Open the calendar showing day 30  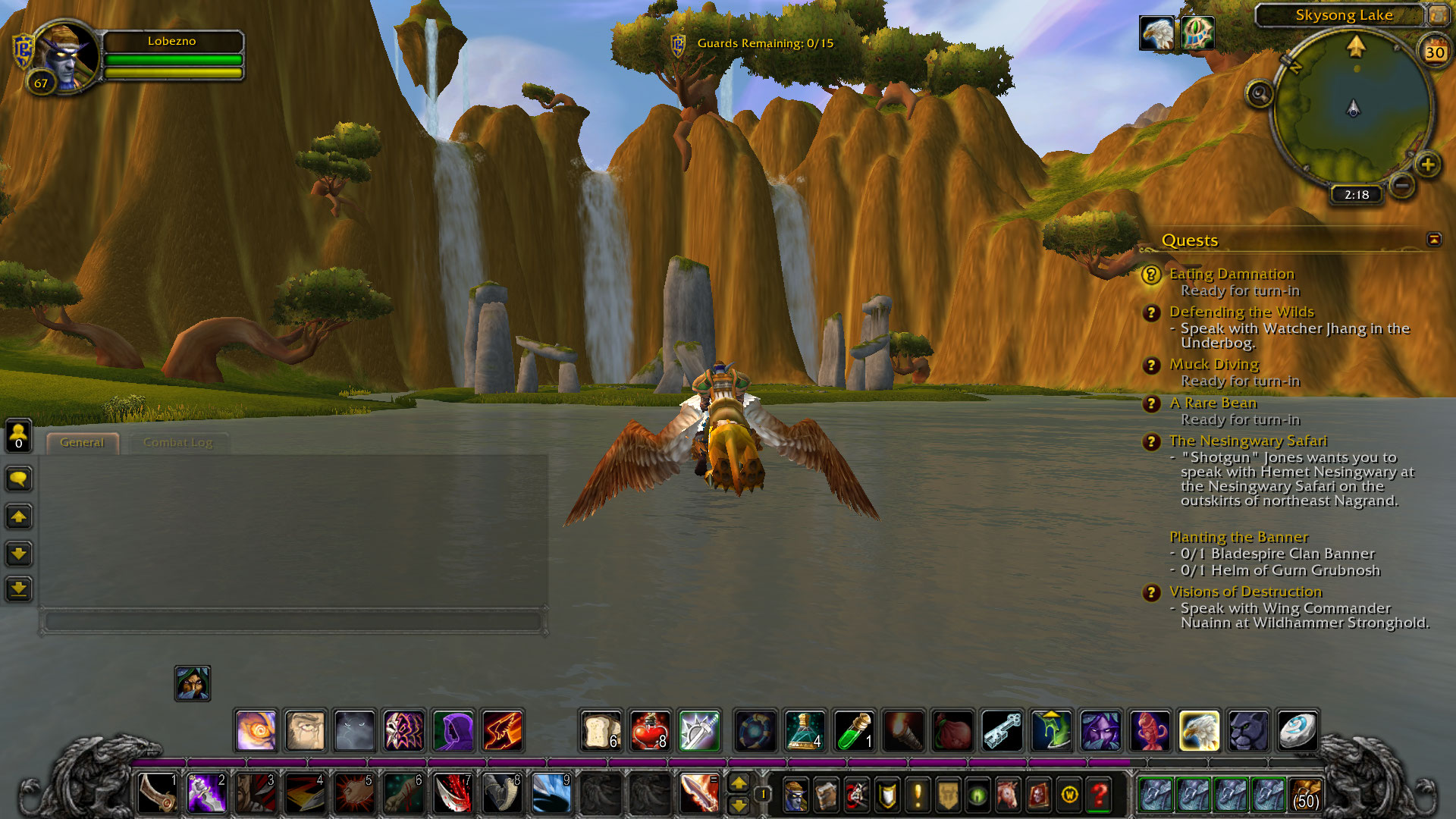(1434, 52)
